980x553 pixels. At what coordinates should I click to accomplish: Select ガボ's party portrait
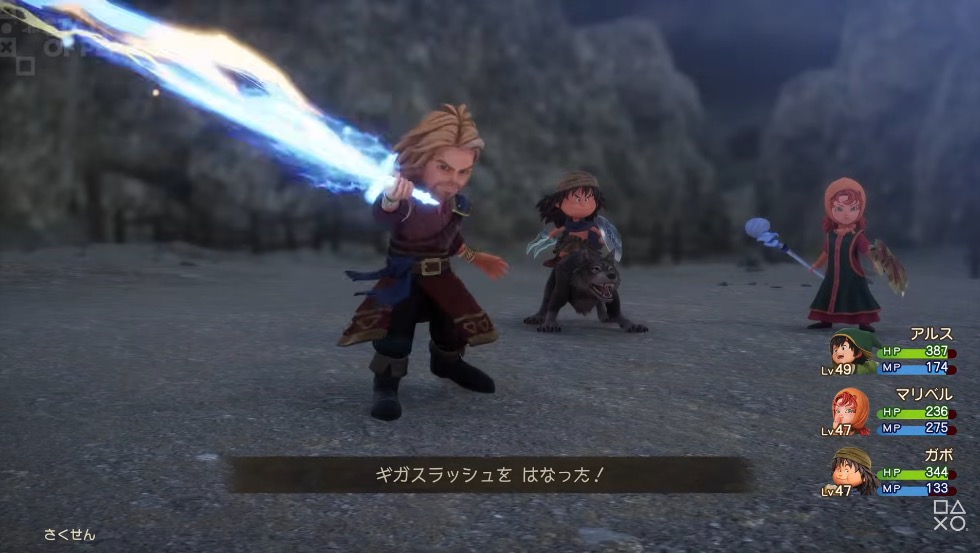(x=850, y=470)
